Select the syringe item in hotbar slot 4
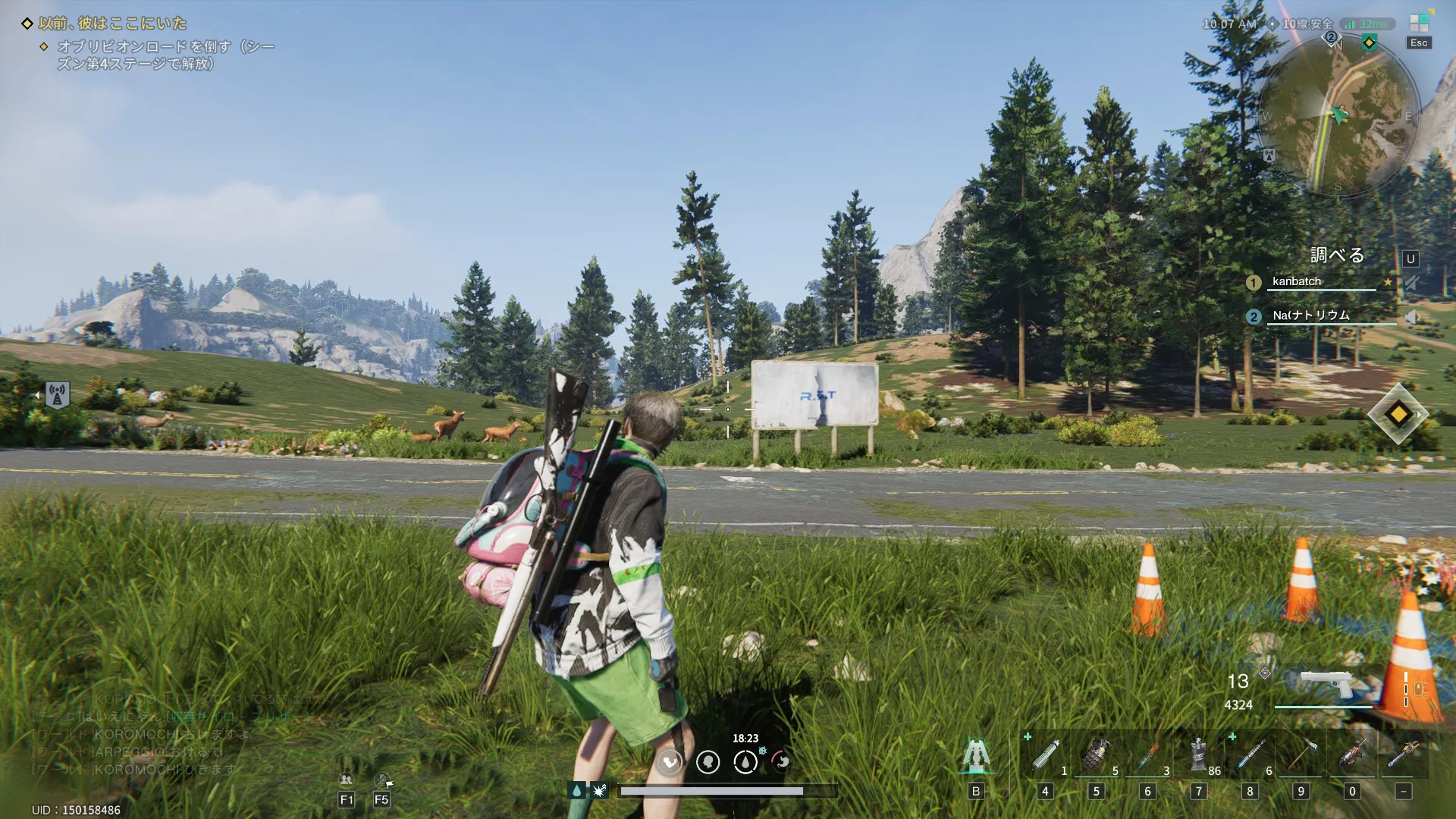The height and width of the screenshot is (819, 1456). (x=1045, y=755)
